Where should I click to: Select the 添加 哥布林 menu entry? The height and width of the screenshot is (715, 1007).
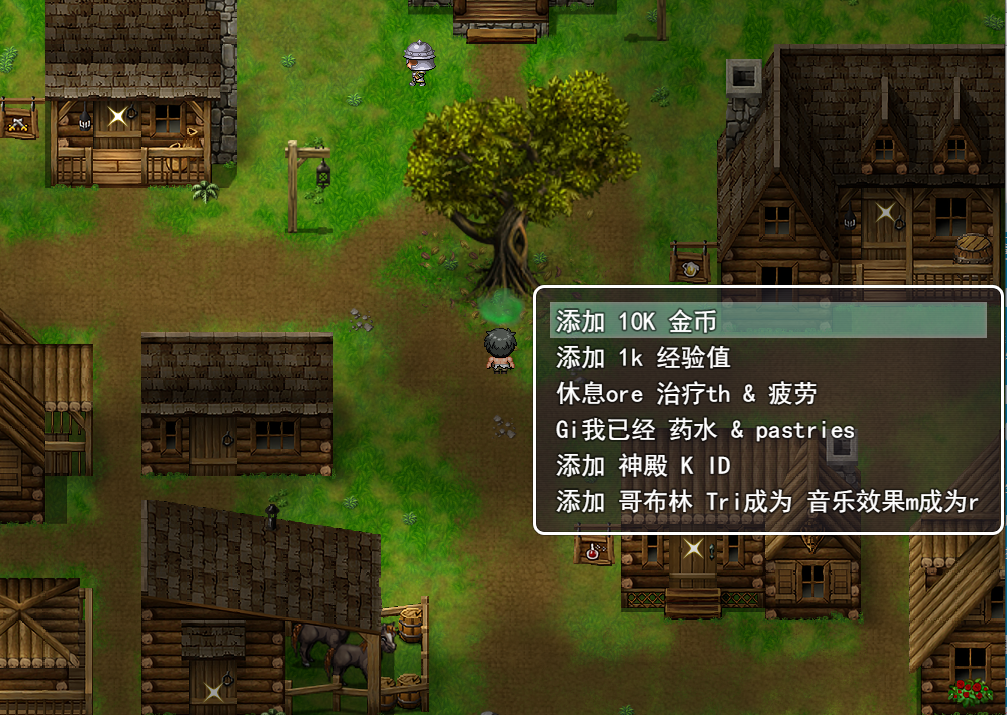(767, 502)
